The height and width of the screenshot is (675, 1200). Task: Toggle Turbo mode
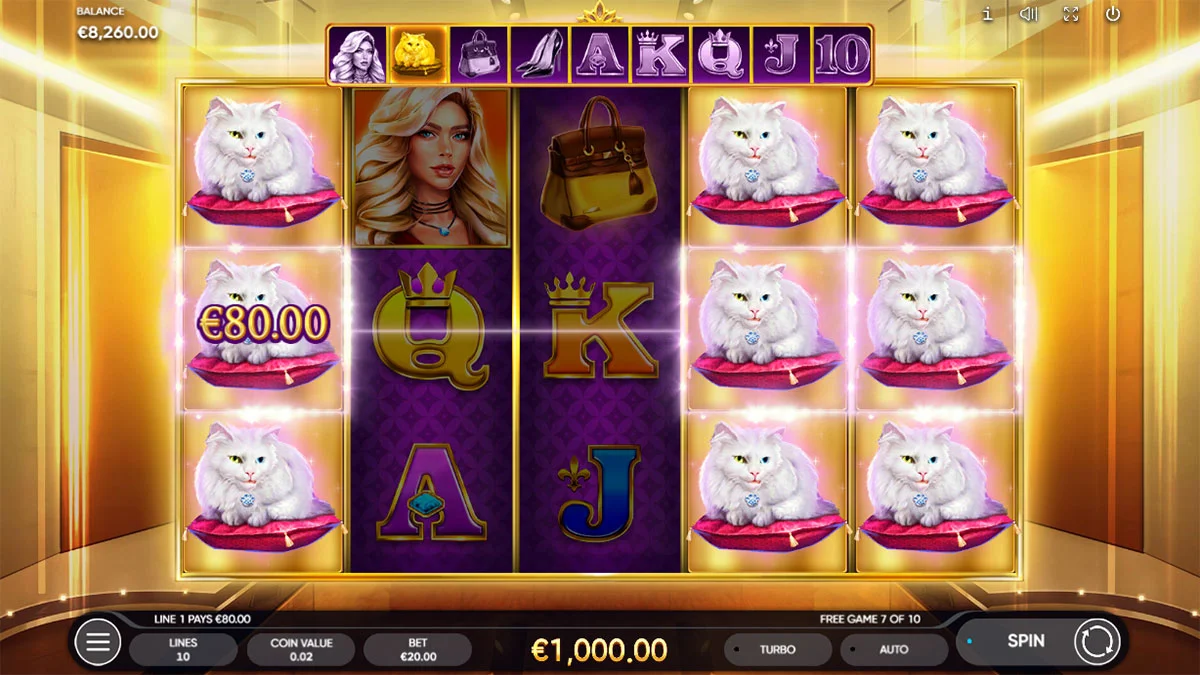tap(777, 649)
